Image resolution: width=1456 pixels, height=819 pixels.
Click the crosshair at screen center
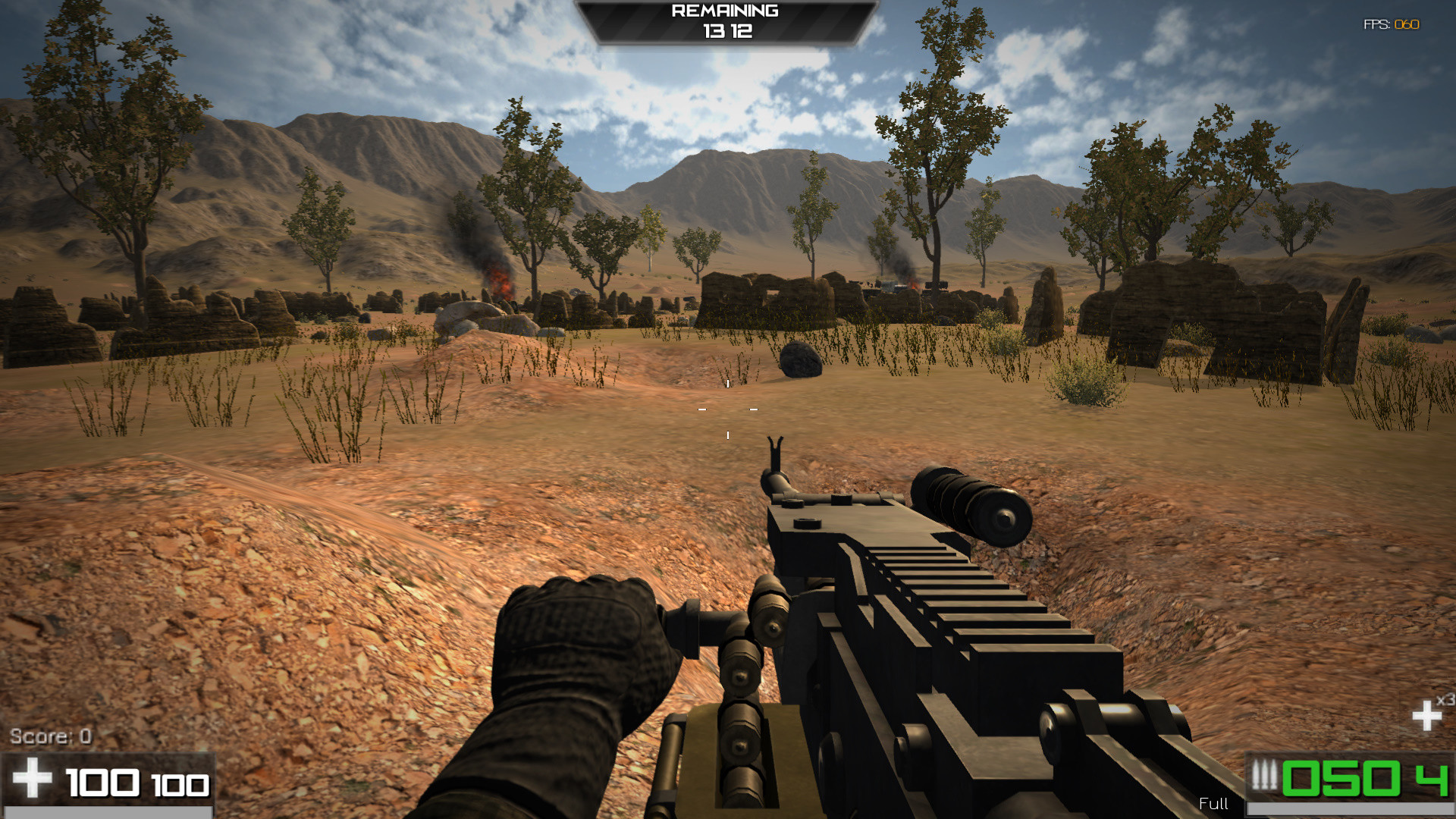point(728,409)
